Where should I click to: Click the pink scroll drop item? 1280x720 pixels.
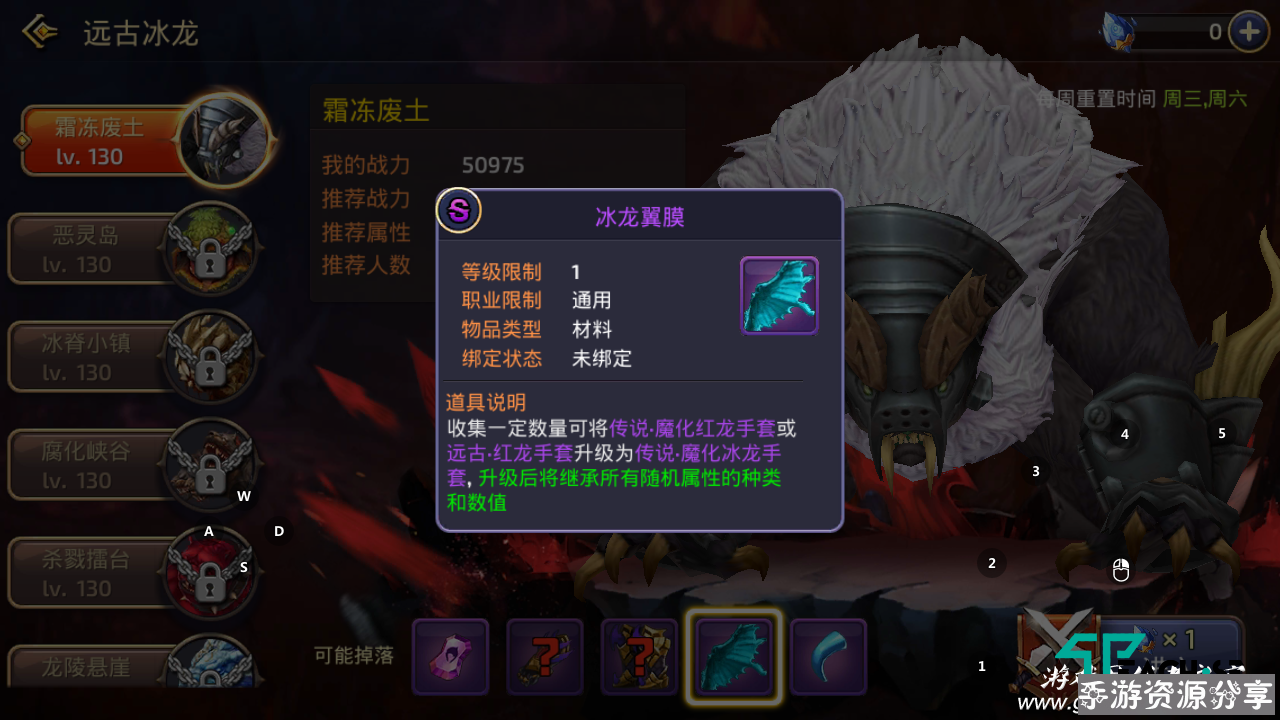[451, 656]
